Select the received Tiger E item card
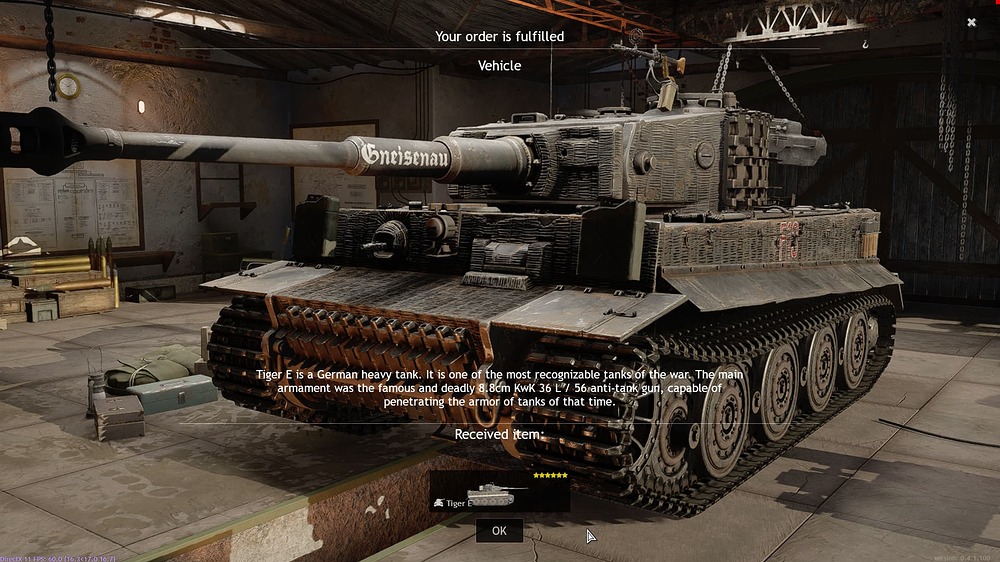Image resolution: width=1000 pixels, height=562 pixels. tap(499, 491)
